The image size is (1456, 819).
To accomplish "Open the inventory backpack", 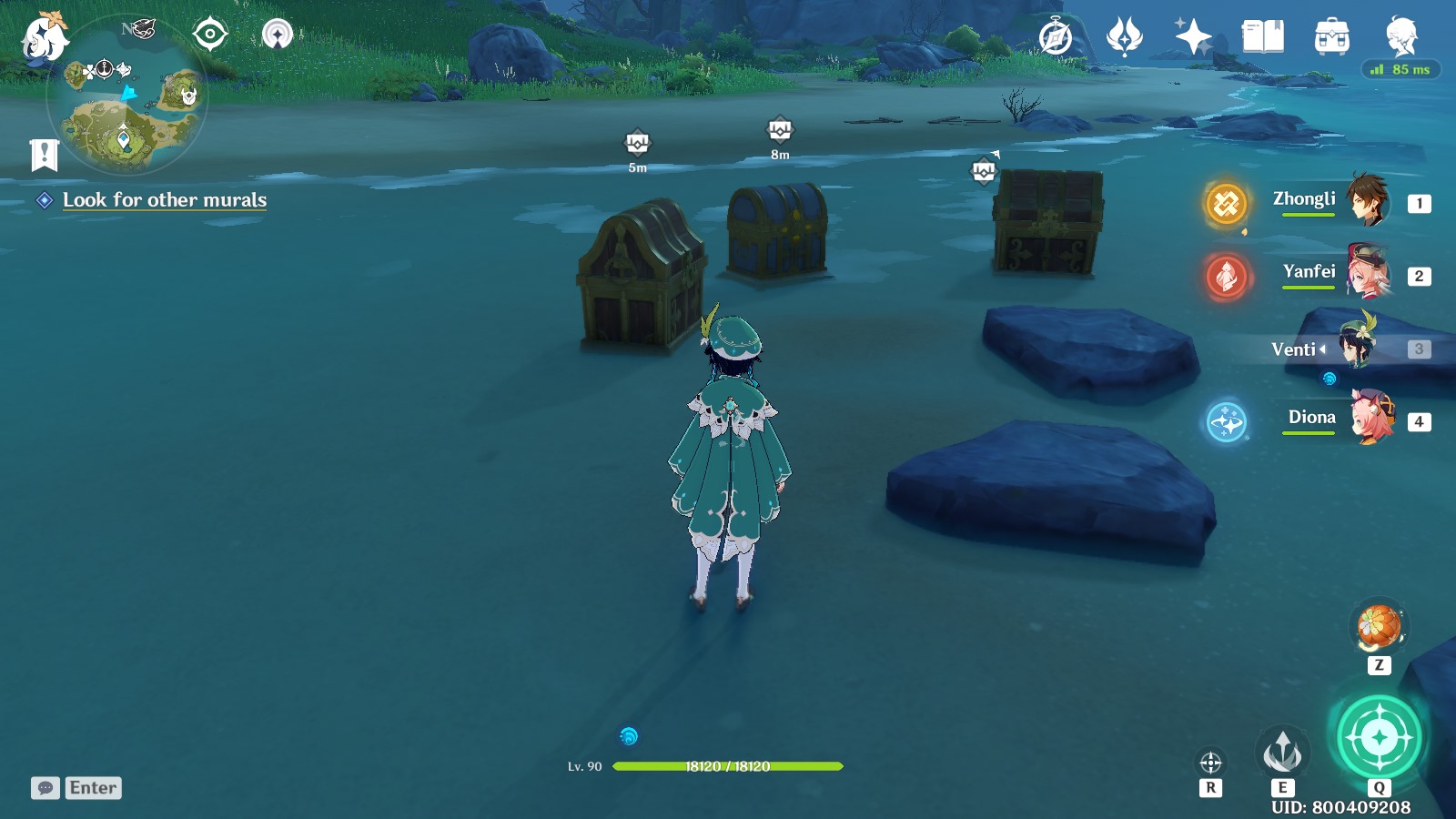I will [x=1331, y=37].
